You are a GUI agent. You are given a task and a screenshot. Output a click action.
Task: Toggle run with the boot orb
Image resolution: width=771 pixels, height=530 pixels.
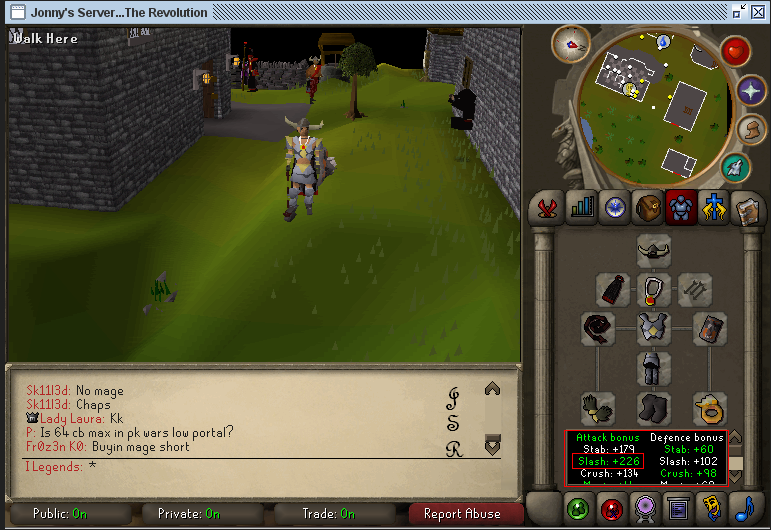[749, 129]
